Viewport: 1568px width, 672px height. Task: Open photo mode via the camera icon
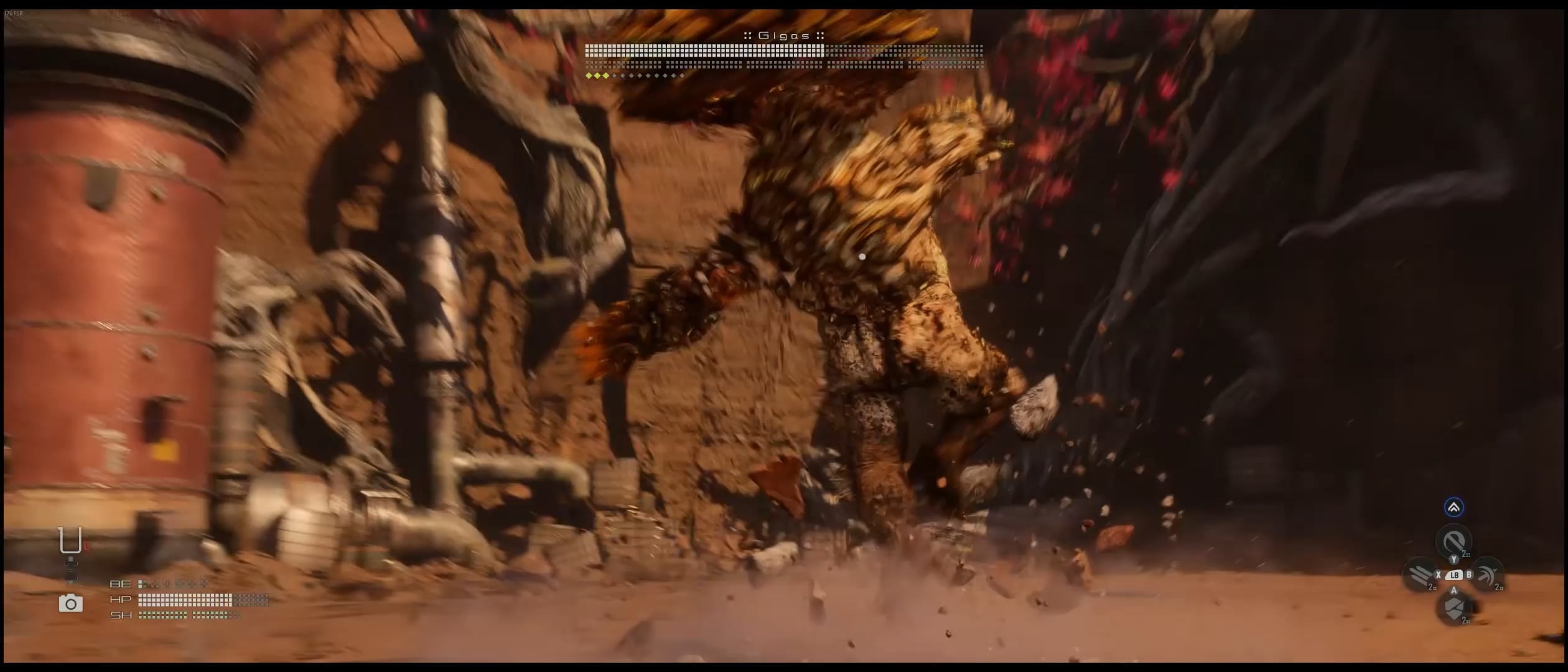[70, 603]
